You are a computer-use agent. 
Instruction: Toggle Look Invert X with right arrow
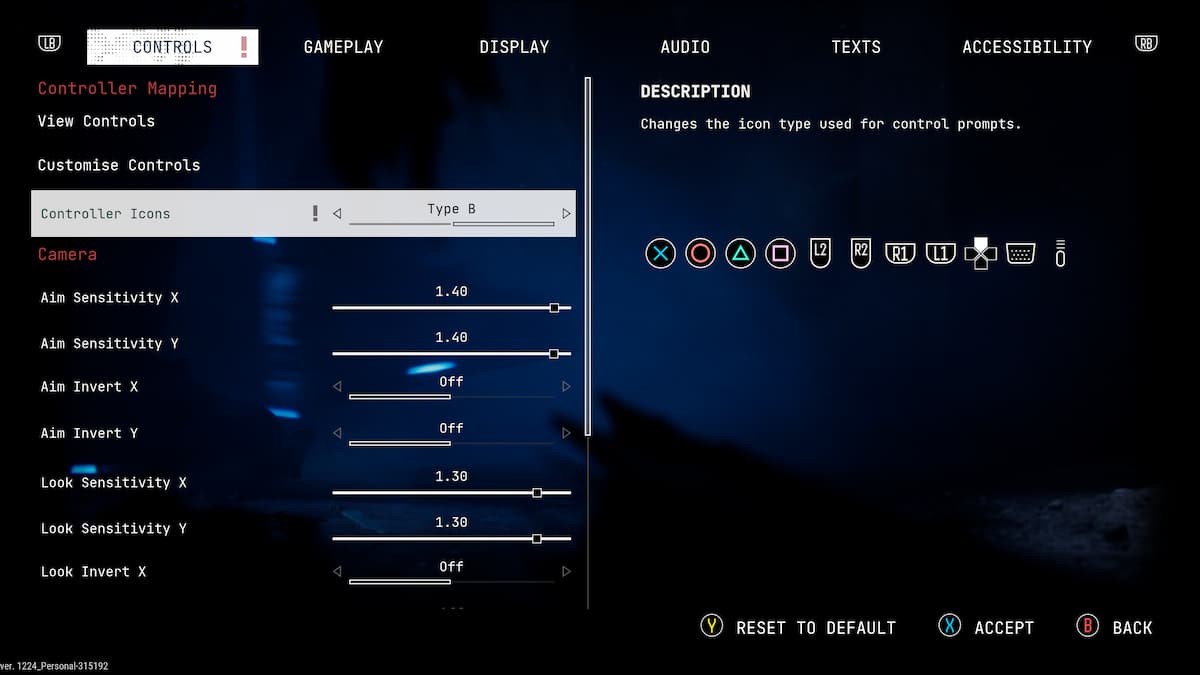click(x=567, y=571)
